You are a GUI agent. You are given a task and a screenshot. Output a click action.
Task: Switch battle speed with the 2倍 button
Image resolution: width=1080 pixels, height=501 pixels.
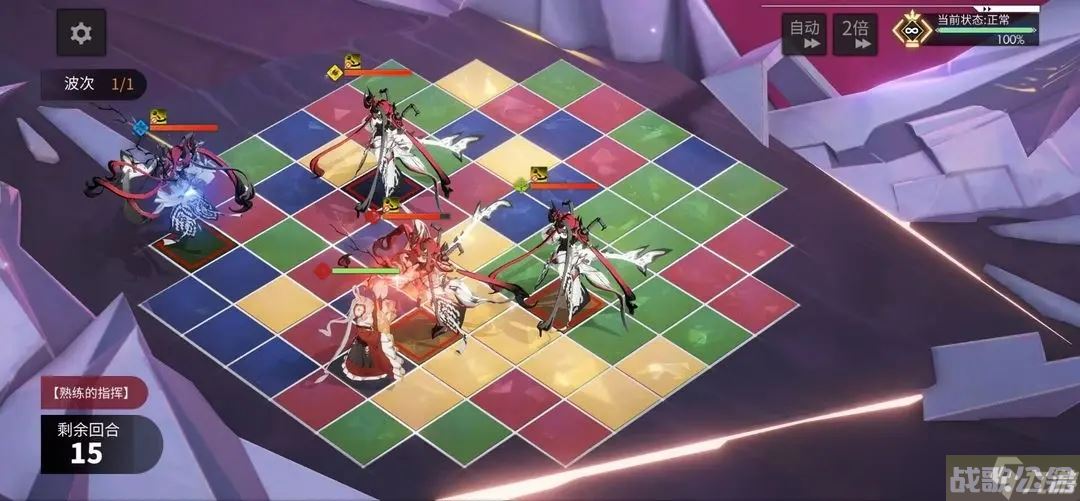[855, 33]
